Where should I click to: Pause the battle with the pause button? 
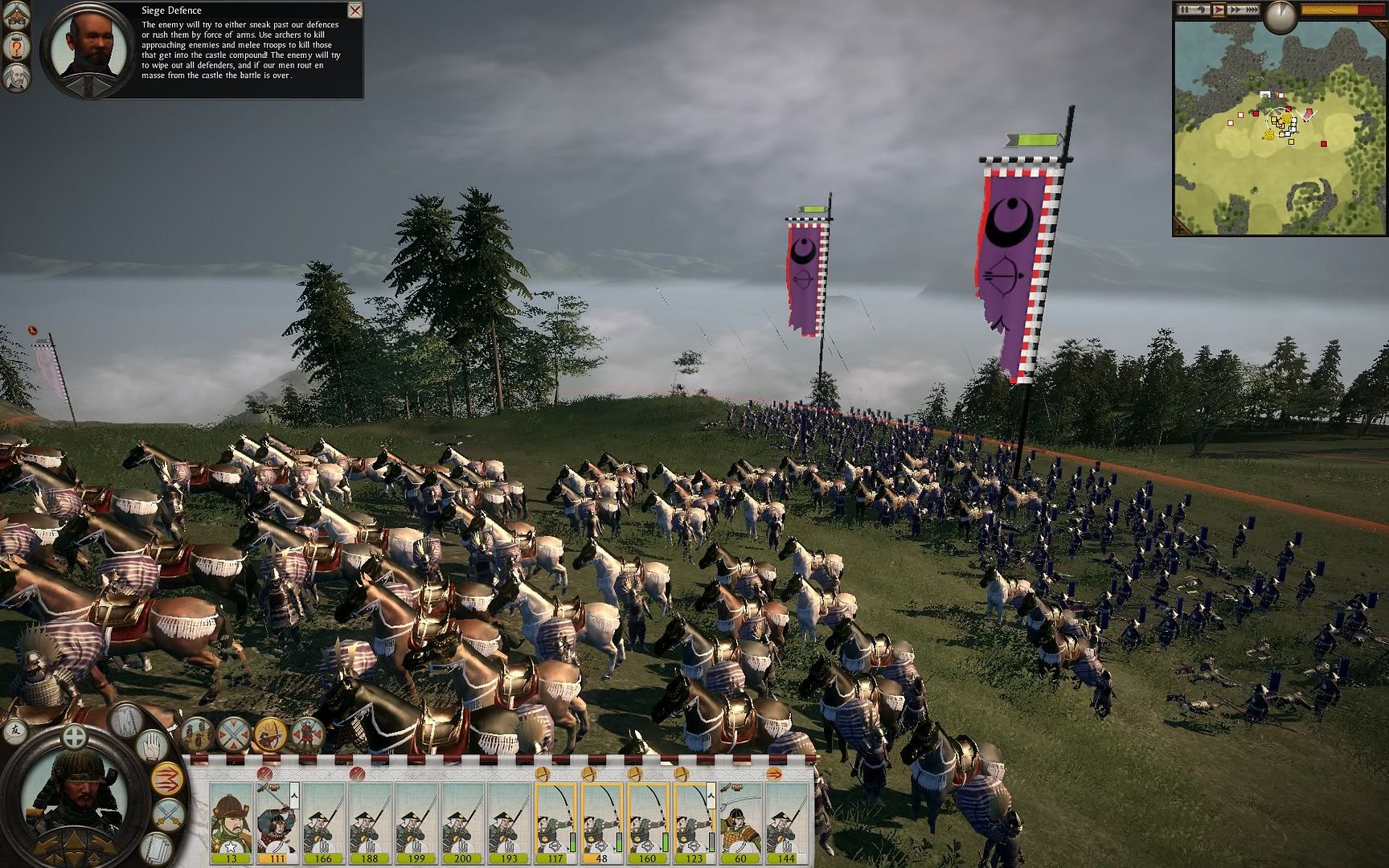1184,10
